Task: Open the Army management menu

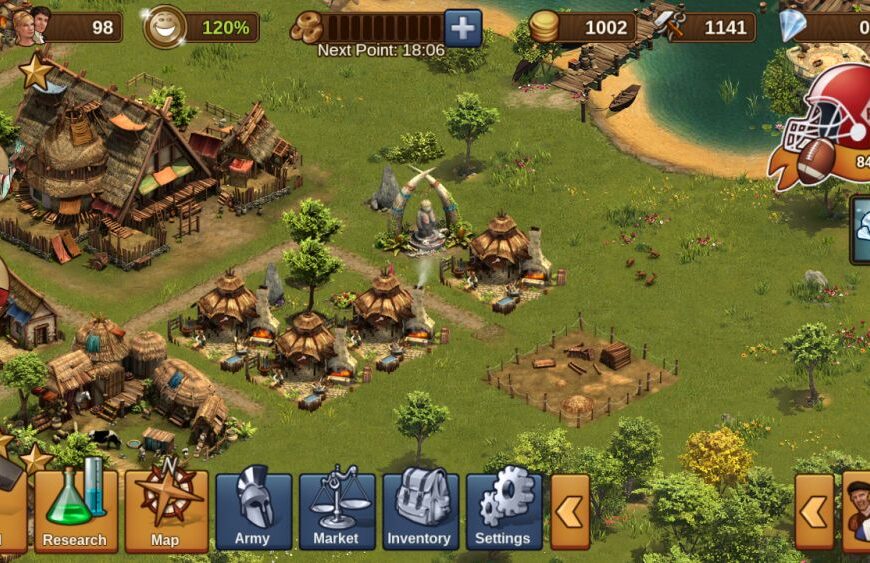Action: 253,511
